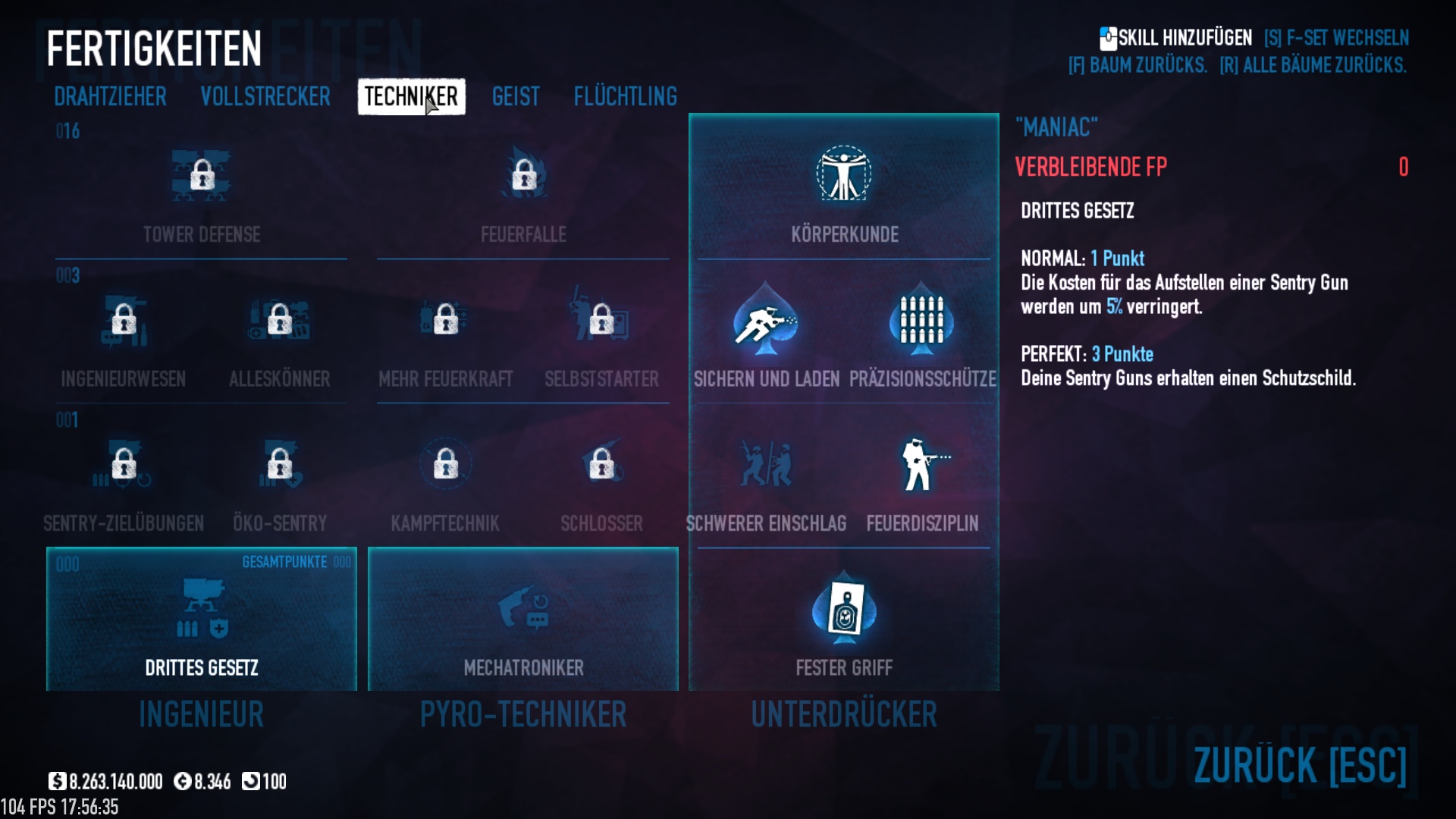Viewport: 1456px width, 819px height.
Task: Select the locked Feuerfalle skill
Action: (x=523, y=177)
